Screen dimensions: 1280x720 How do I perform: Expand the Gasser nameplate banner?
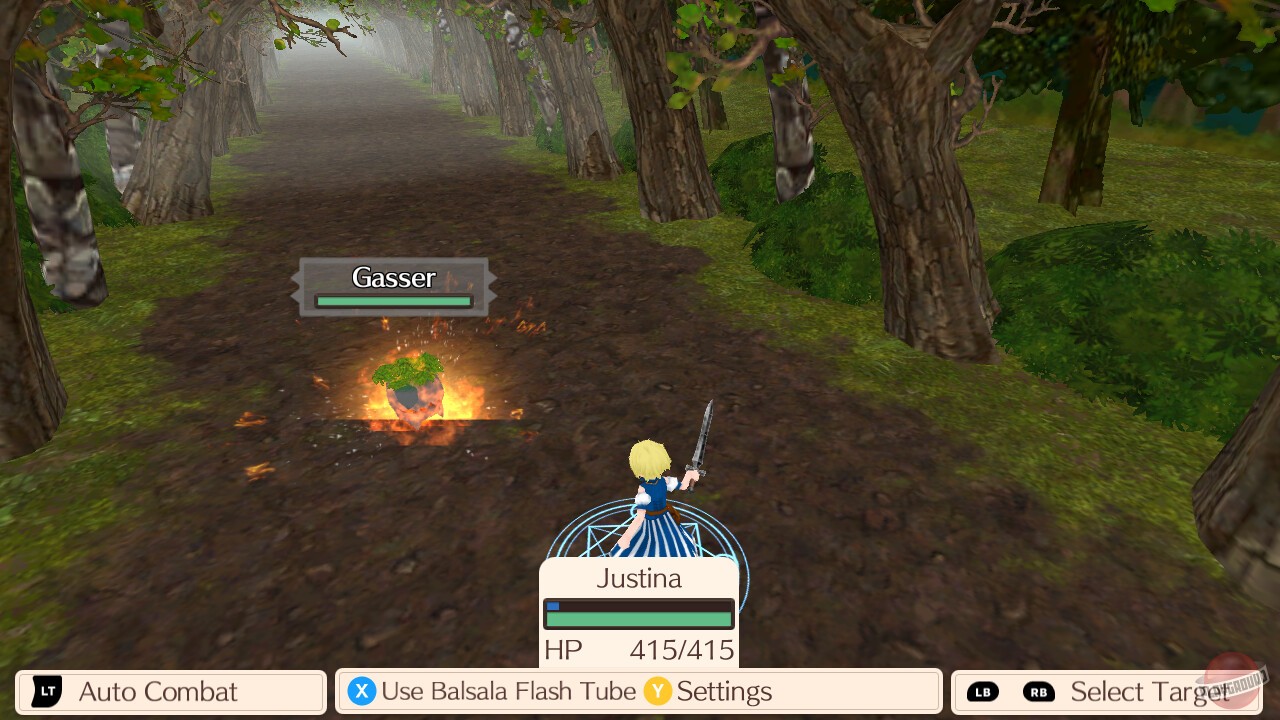pos(392,286)
